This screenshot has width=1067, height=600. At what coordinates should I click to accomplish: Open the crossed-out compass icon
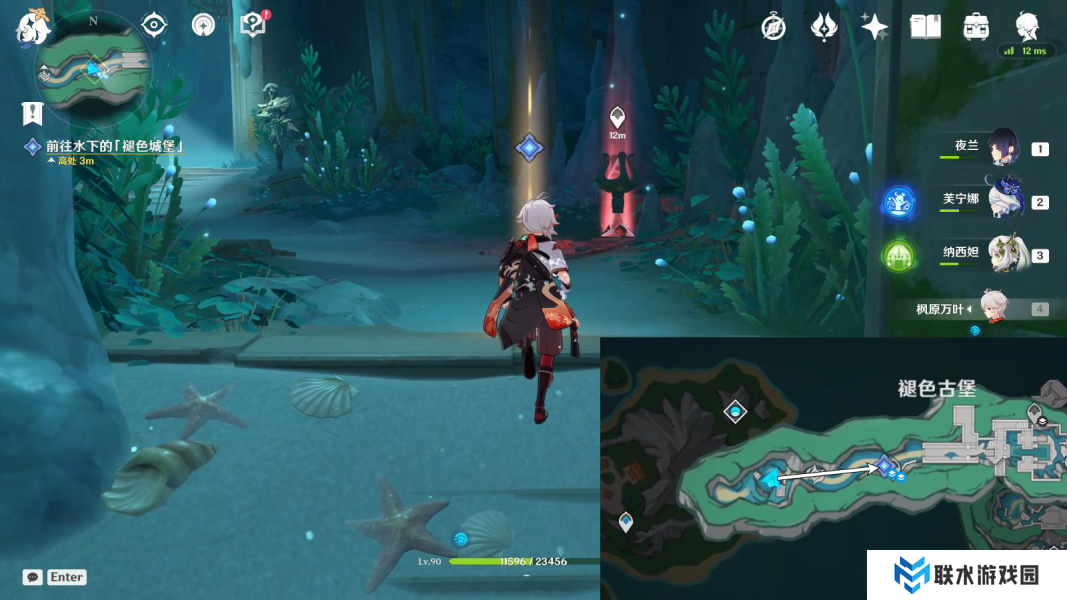pos(773,27)
